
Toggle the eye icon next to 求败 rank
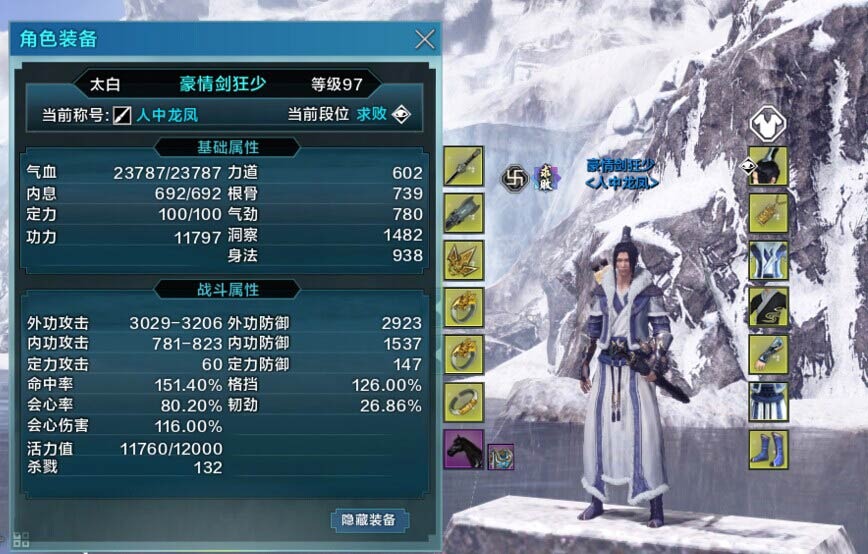(x=401, y=114)
